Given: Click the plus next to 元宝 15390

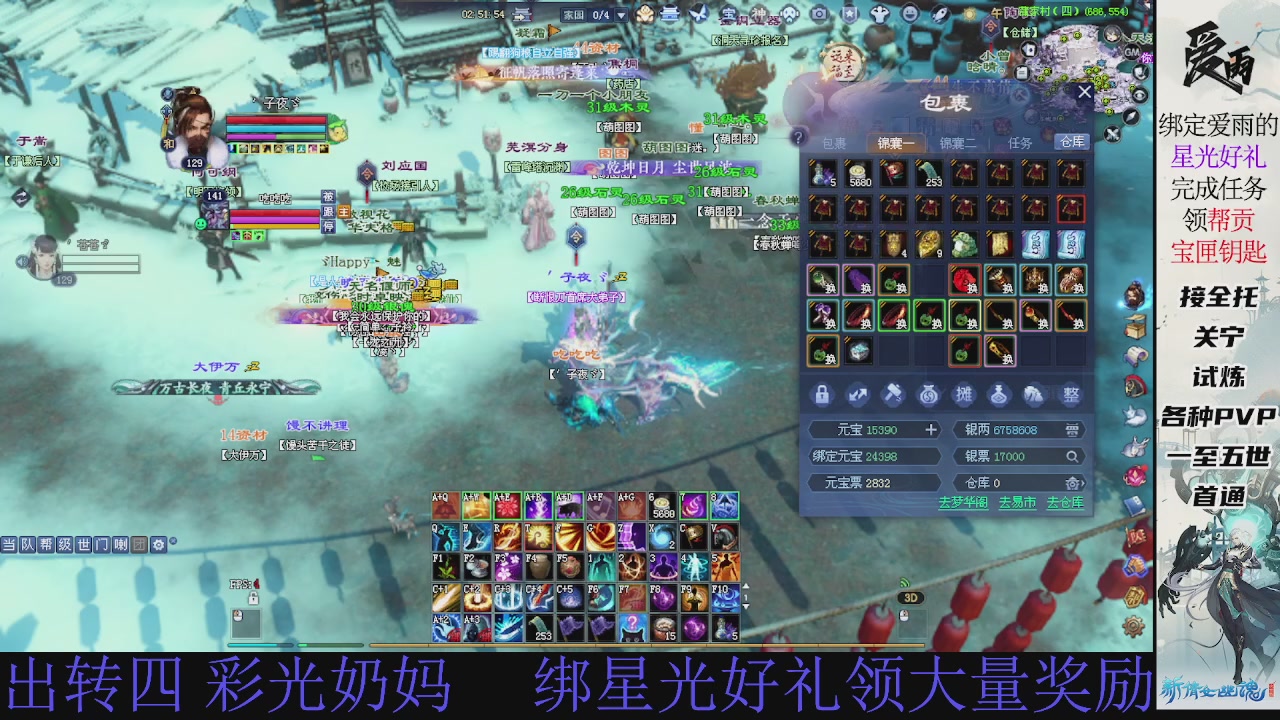Looking at the screenshot, I should 930,430.
